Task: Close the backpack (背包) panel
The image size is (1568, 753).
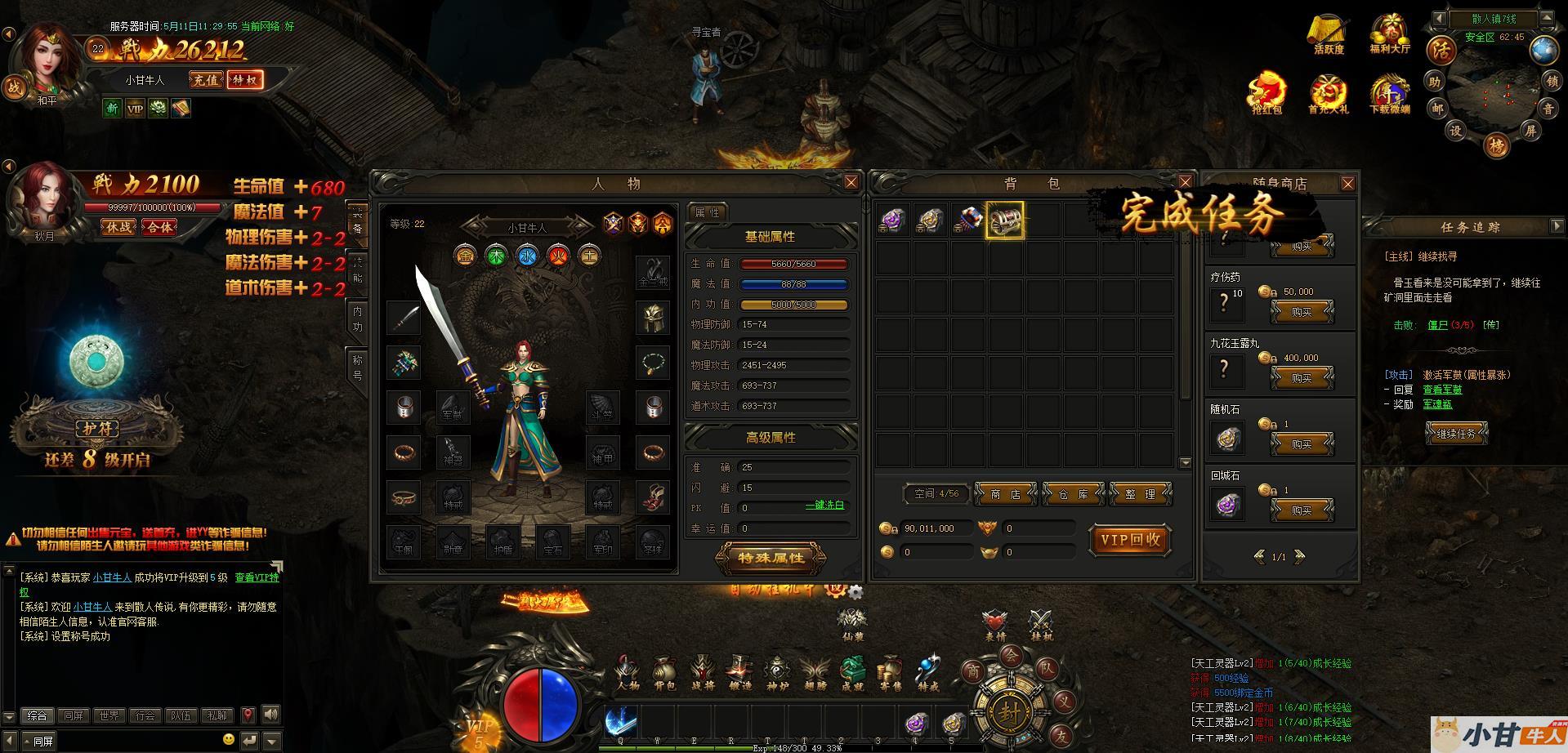Action: click(1186, 182)
